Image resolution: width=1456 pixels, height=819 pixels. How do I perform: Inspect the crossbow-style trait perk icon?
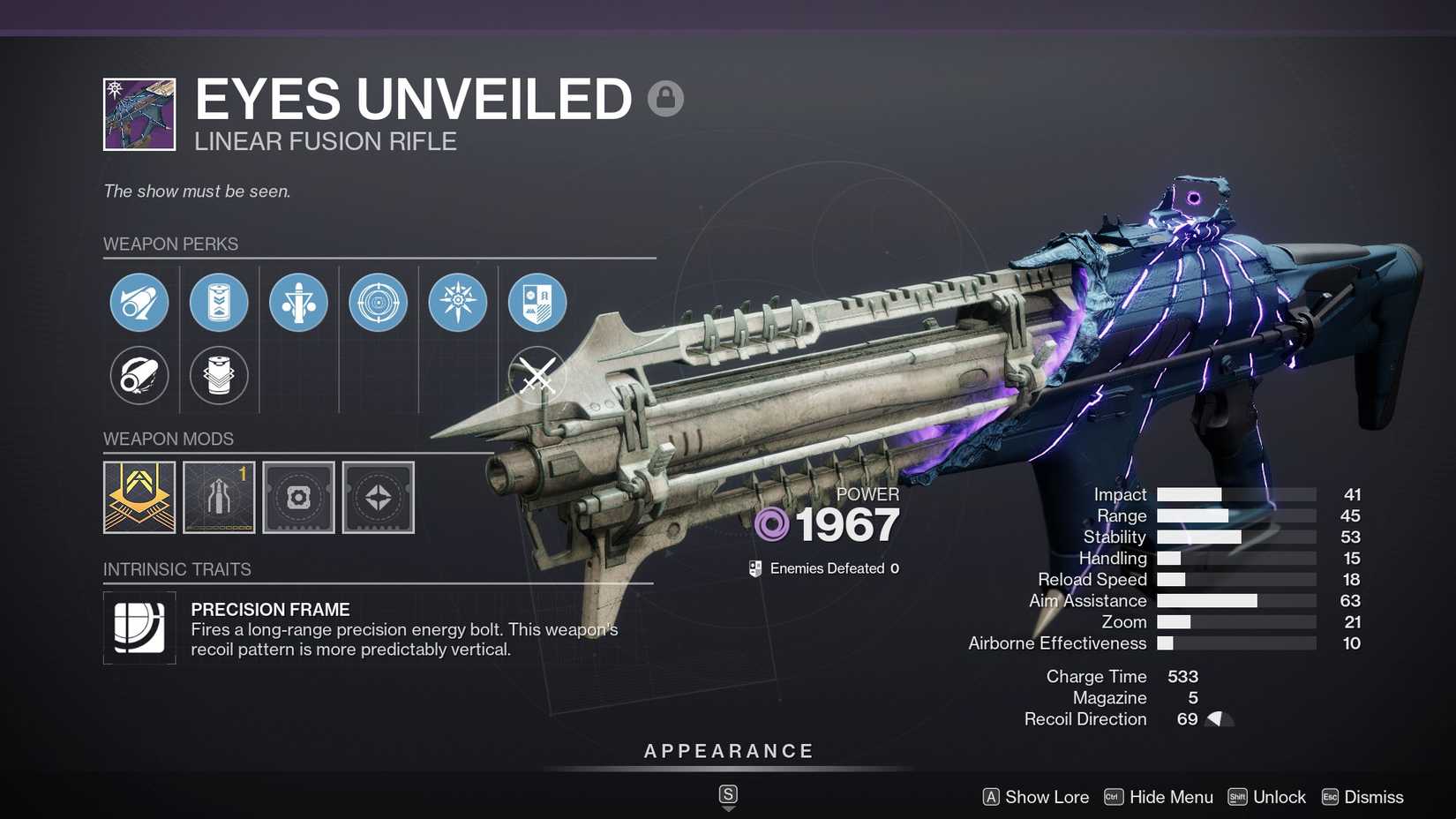[x=298, y=303]
